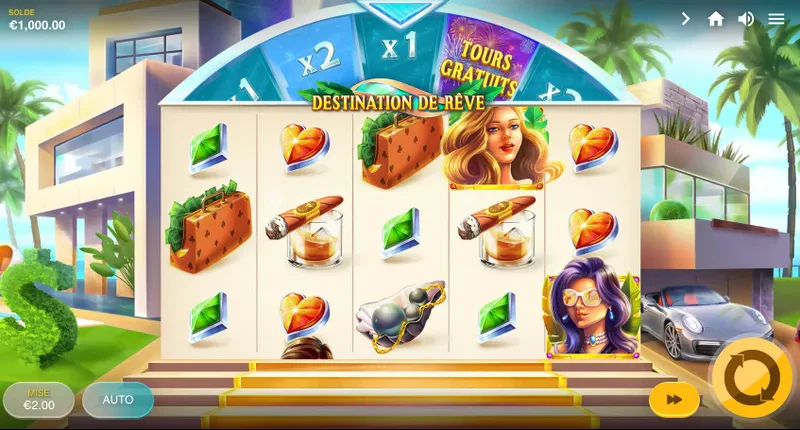Mute the sound with the speaker icon

746,19
